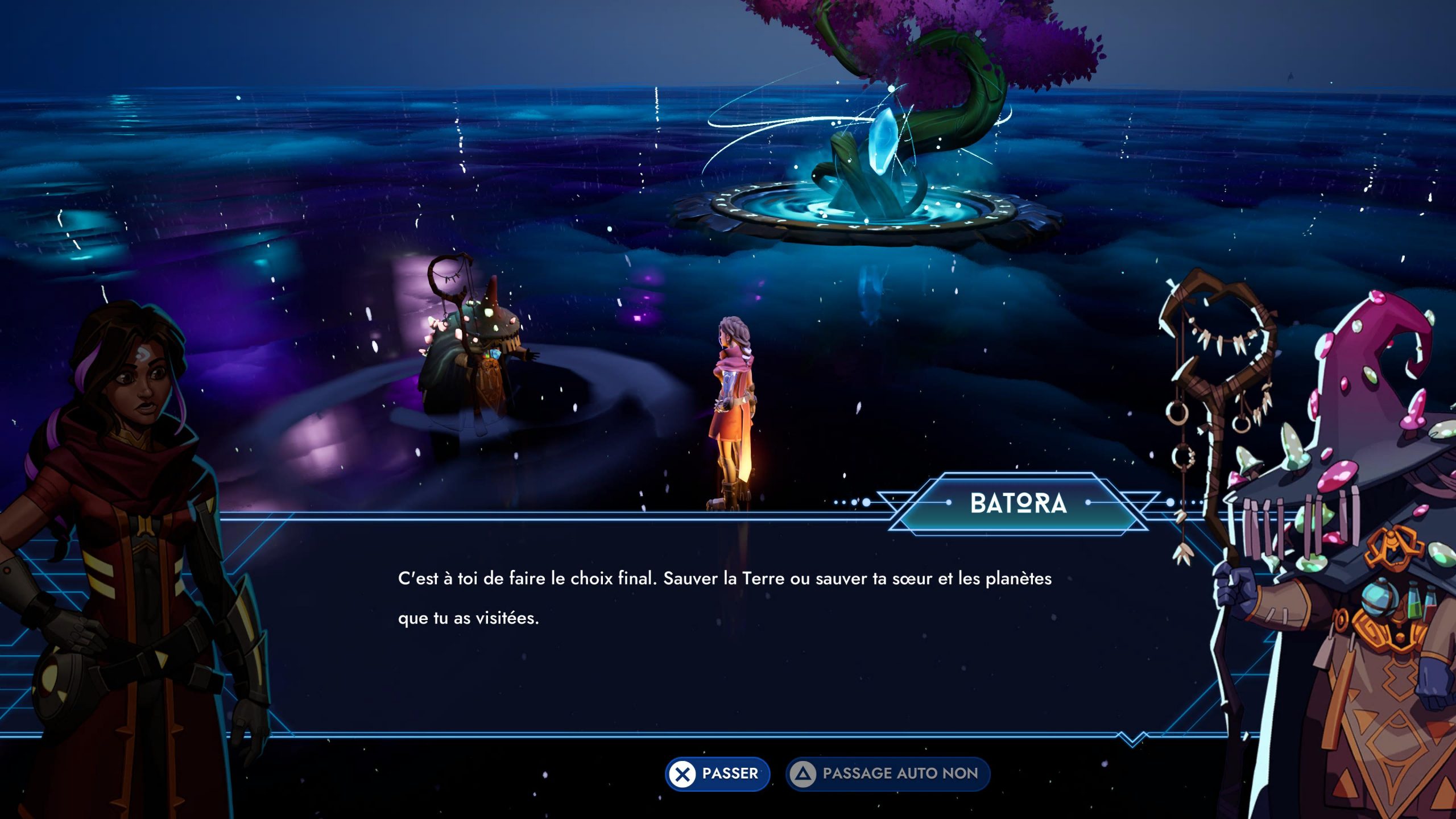Toggle the PASSAGE AUTO NON option
This screenshot has height=819, width=1456.
[887, 773]
